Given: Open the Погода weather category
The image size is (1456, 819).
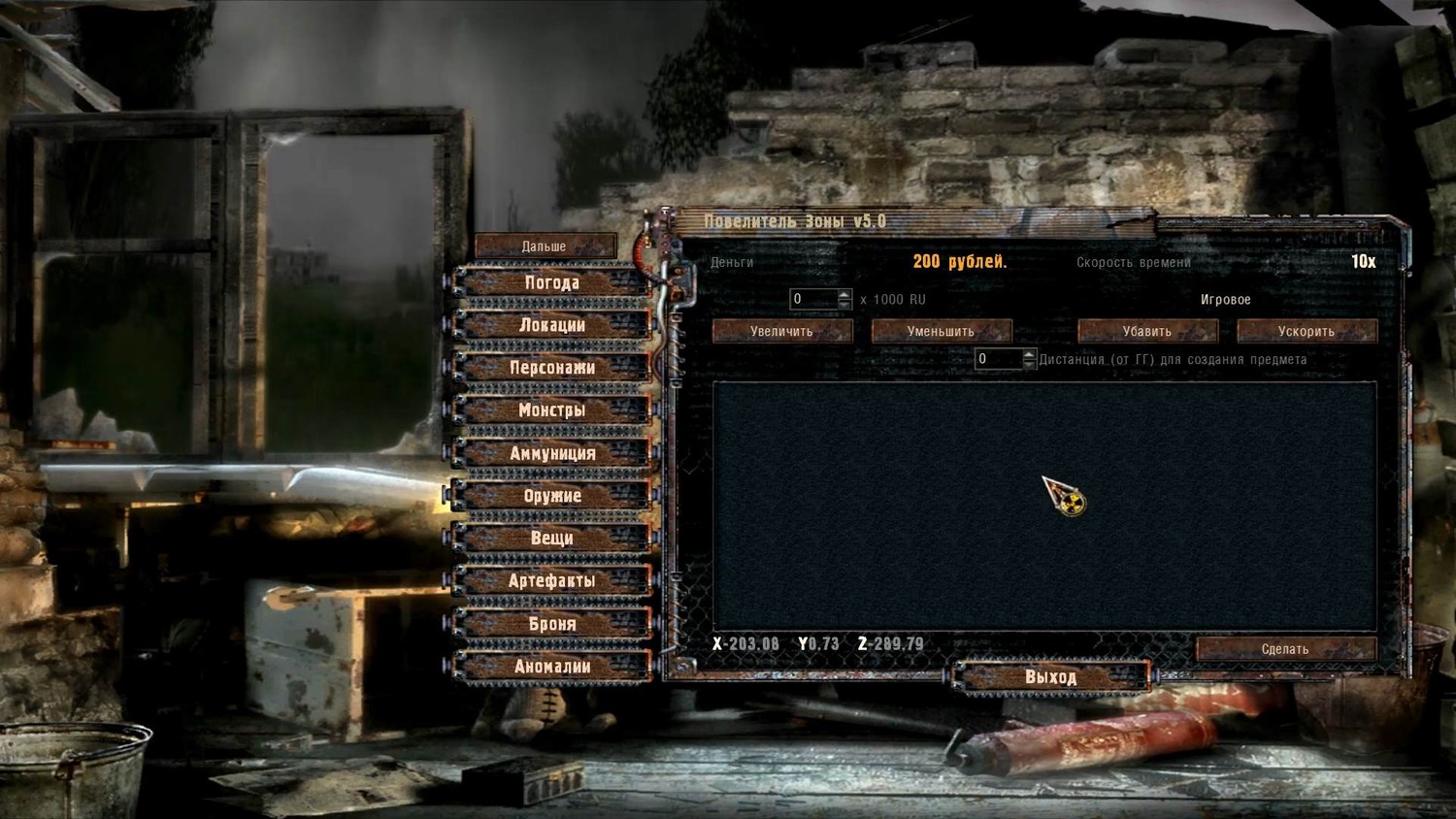Looking at the screenshot, I should (551, 283).
